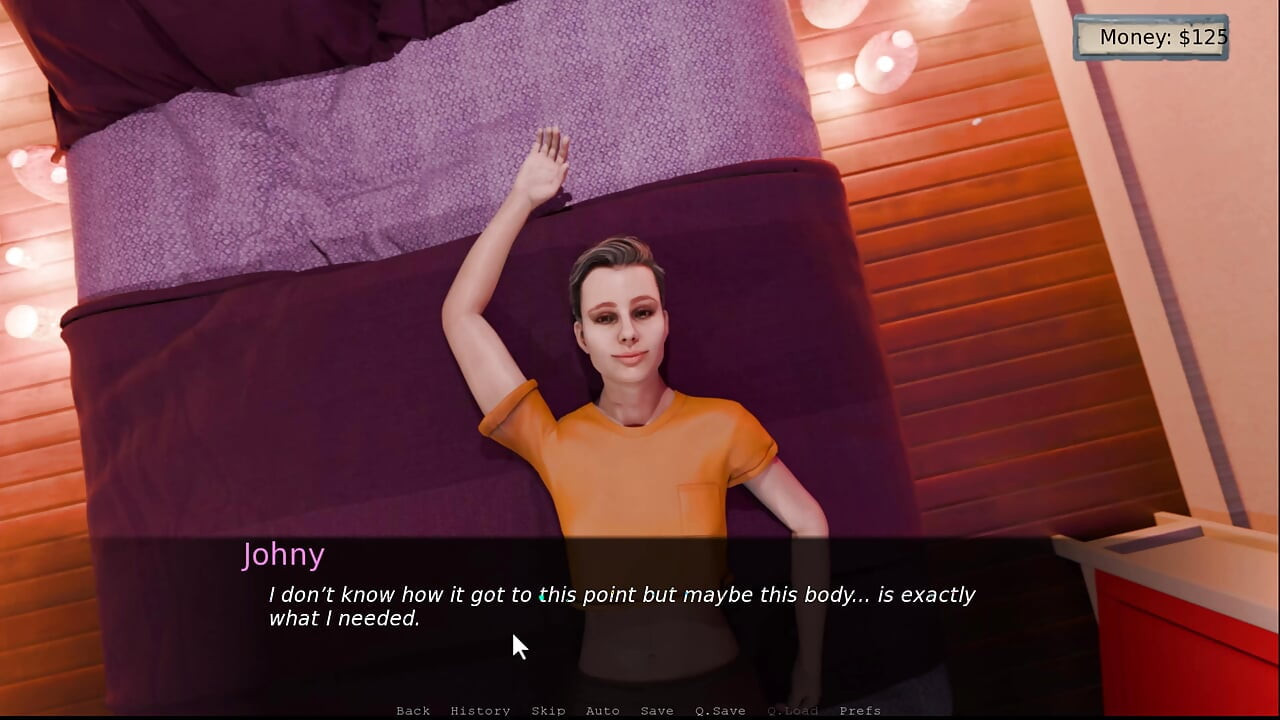The image size is (1280, 720).
Task: Open the Save menu
Action: point(657,711)
